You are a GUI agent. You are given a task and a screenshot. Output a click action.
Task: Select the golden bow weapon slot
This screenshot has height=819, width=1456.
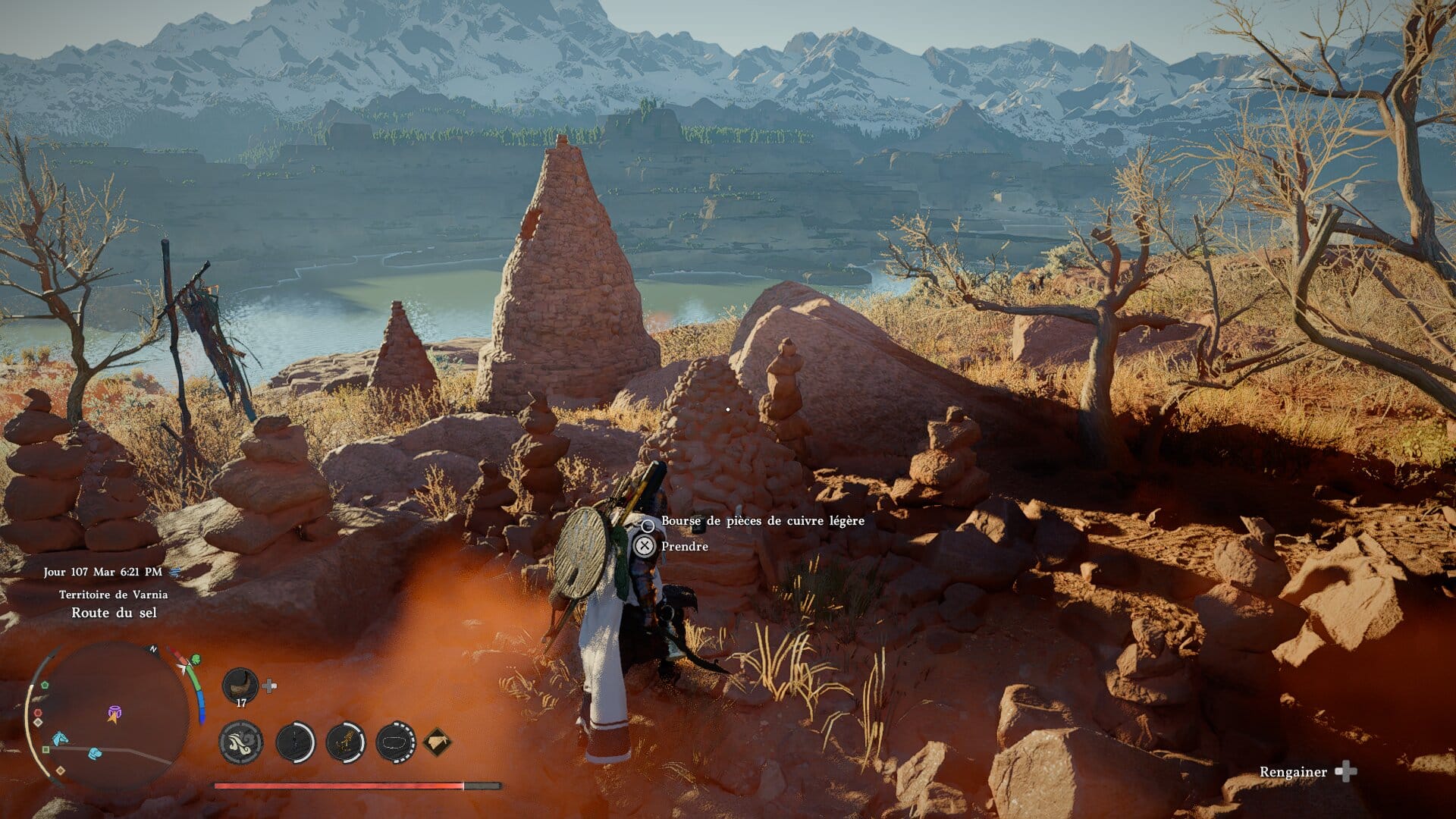point(345,741)
